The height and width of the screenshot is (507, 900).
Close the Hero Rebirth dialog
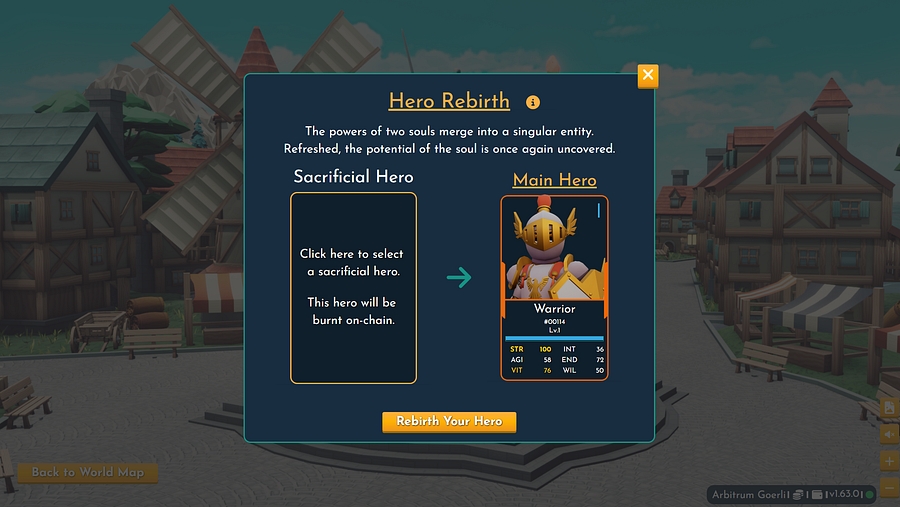(x=648, y=75)
